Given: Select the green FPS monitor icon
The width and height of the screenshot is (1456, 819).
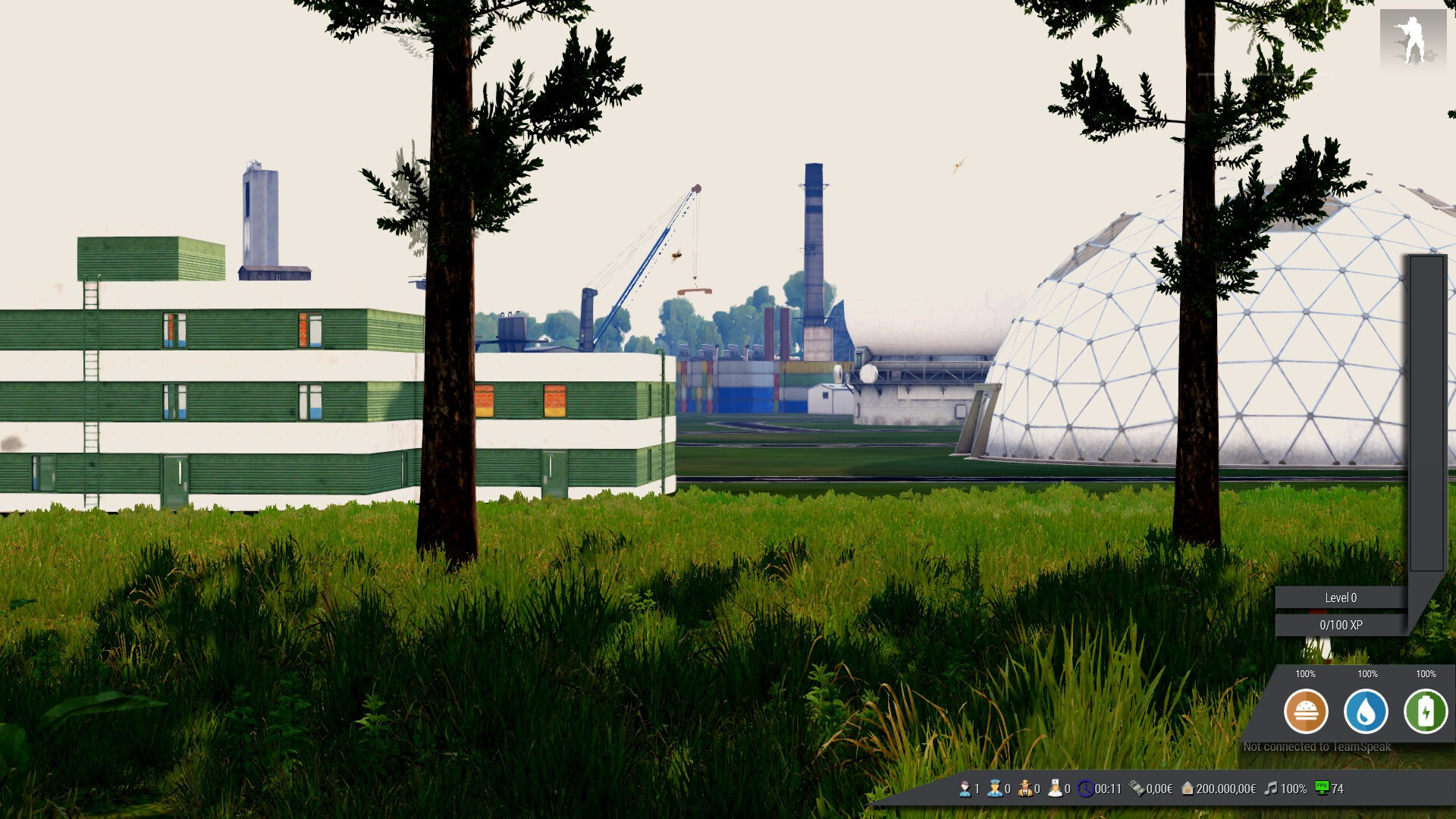Looking at the screenshot, I should (x=1322, y=788).
